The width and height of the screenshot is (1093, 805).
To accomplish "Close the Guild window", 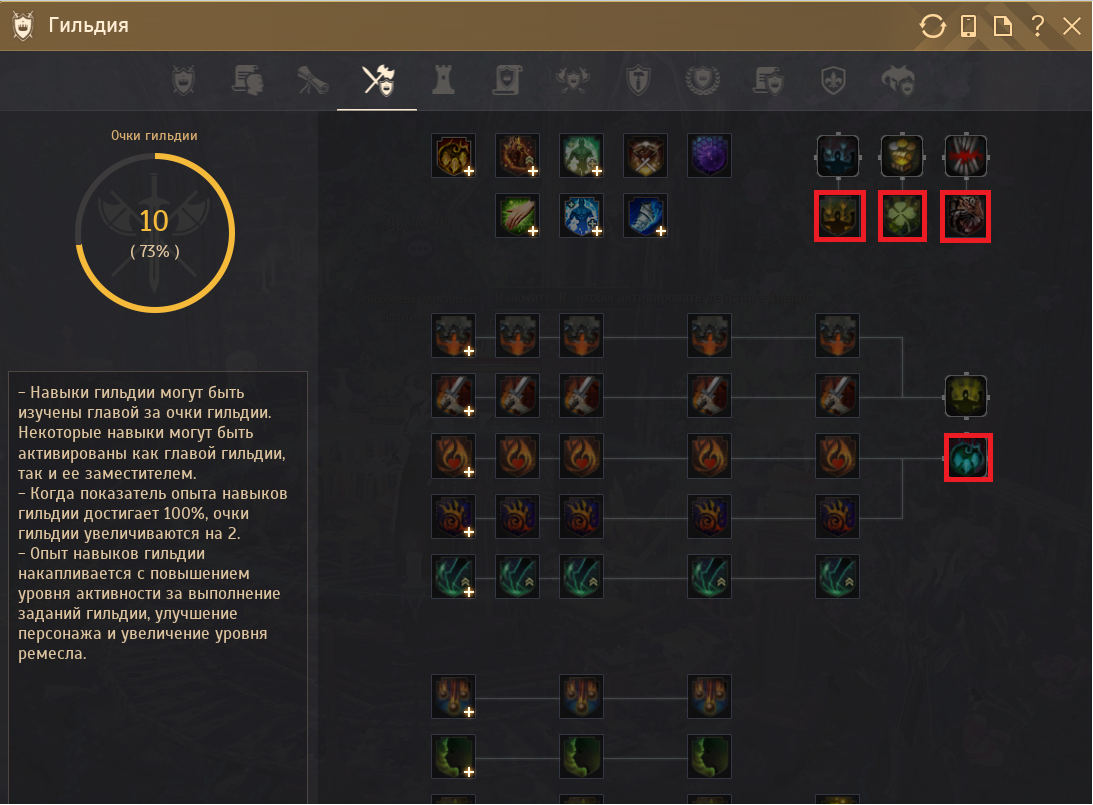I will 1072,26.
